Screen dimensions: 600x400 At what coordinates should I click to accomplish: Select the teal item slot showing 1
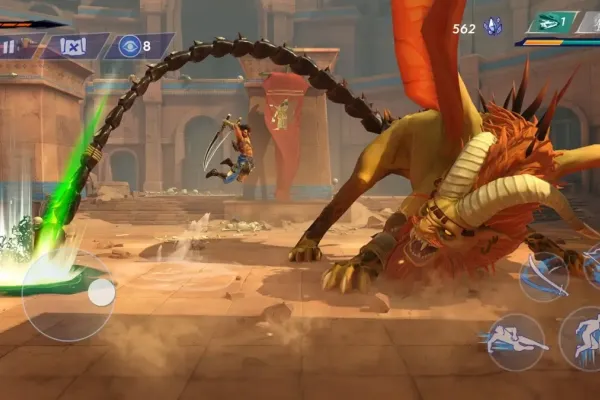point(552,22)
